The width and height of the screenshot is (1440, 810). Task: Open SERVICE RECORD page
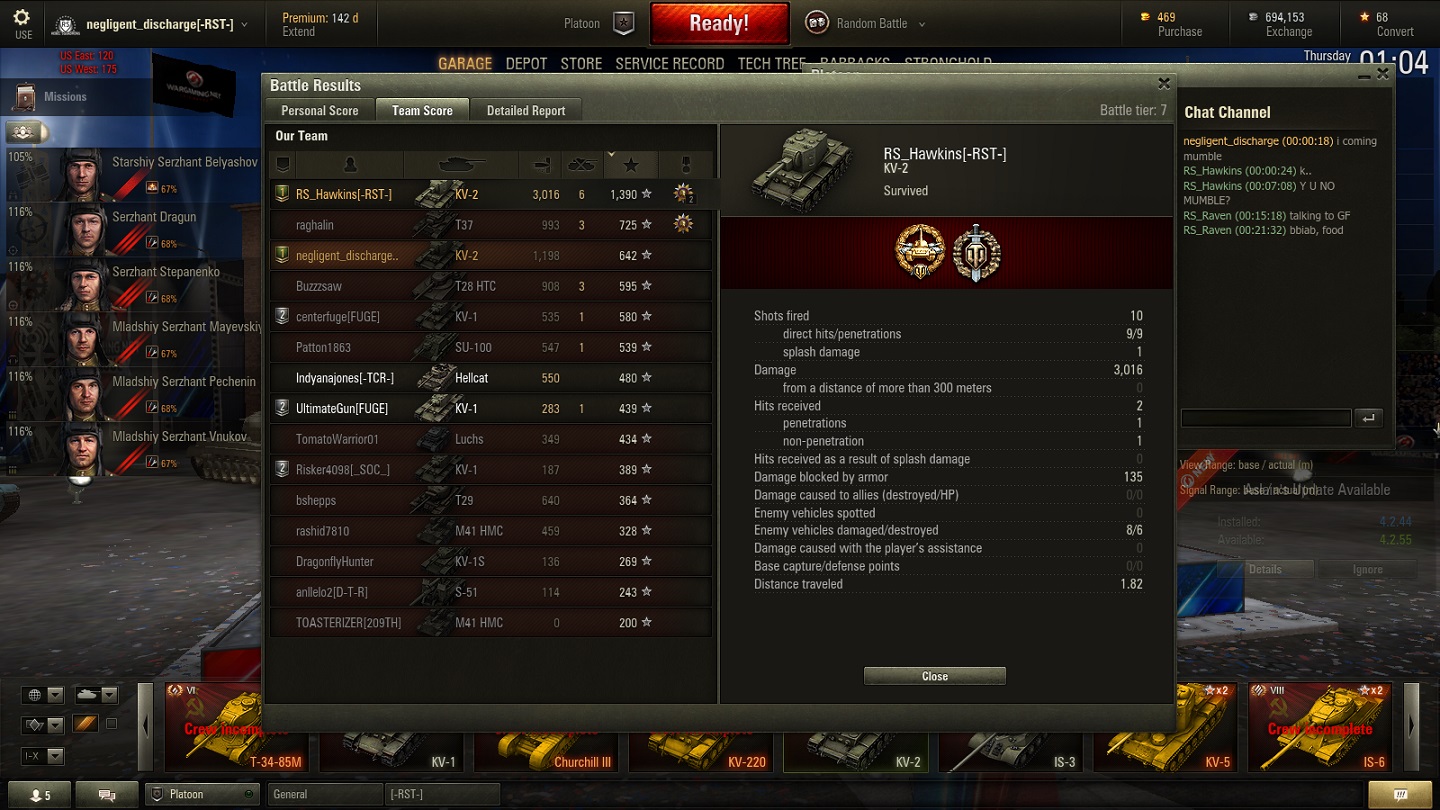point(669,63)
